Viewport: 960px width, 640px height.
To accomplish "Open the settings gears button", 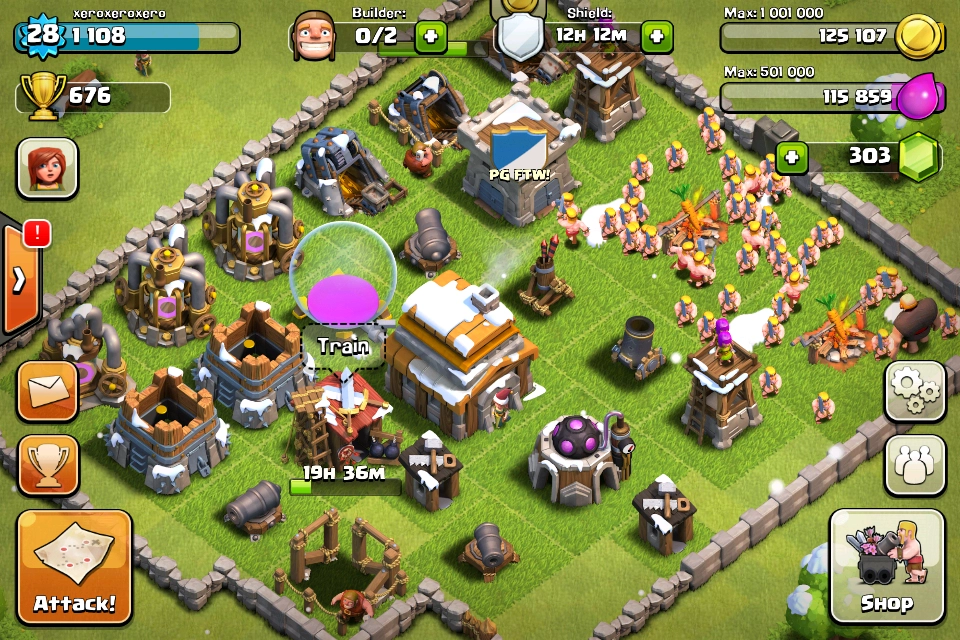I will click(x=914, y=391).
